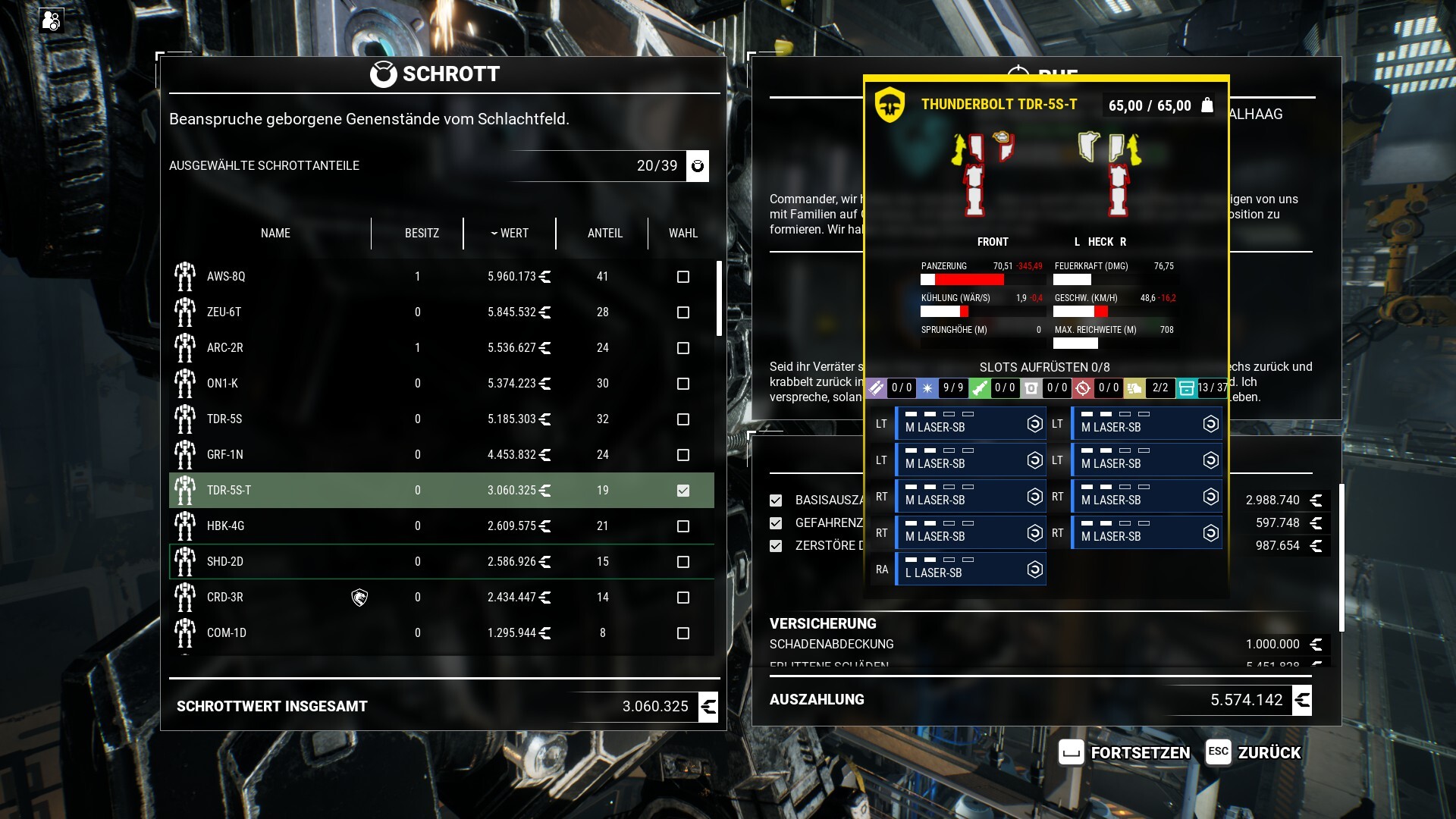
Task: Tick the selection checkbox for AWS-8Q
Action: click(x=683, y=277)
